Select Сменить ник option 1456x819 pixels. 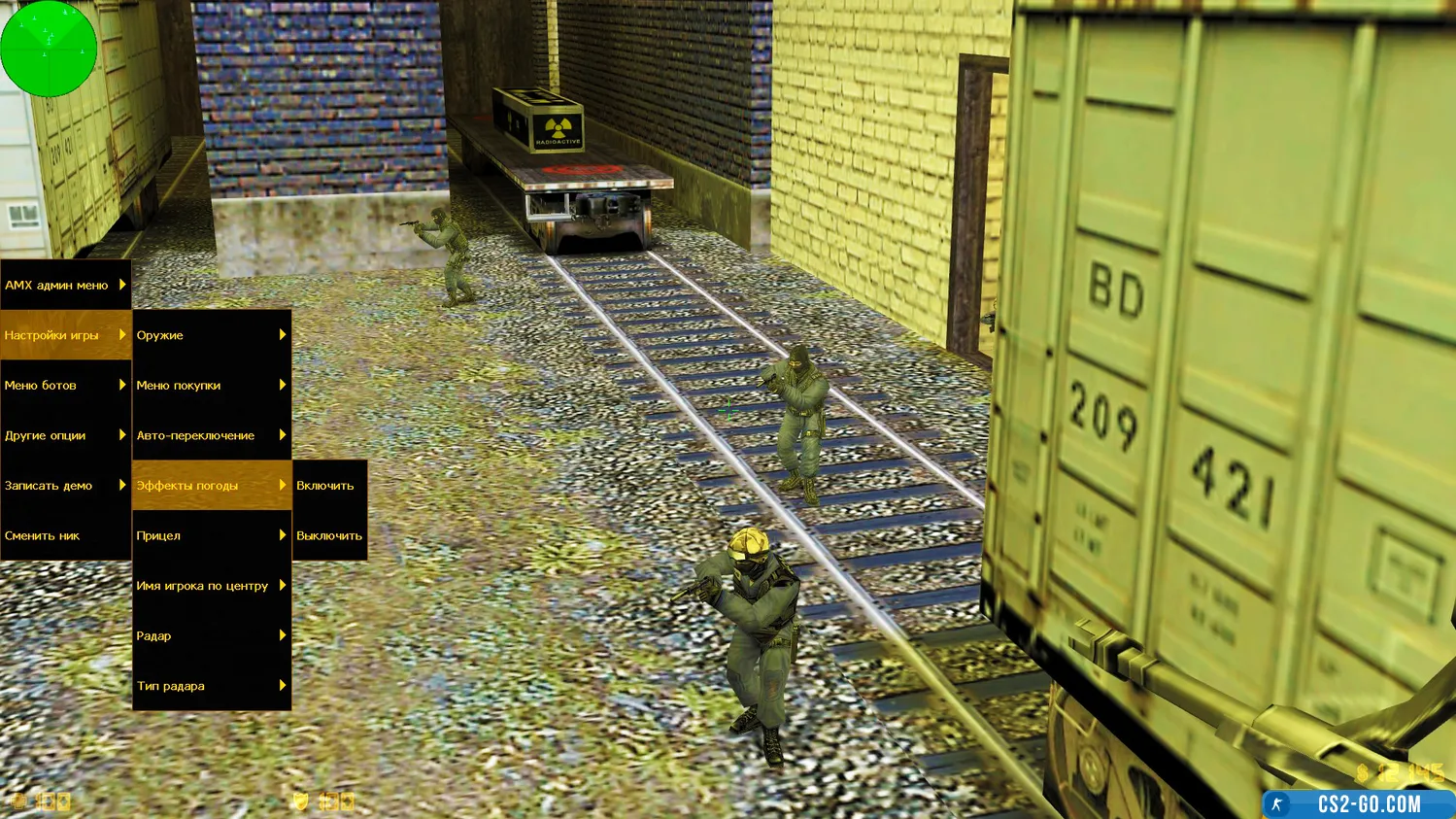click(x=65, y=535)
